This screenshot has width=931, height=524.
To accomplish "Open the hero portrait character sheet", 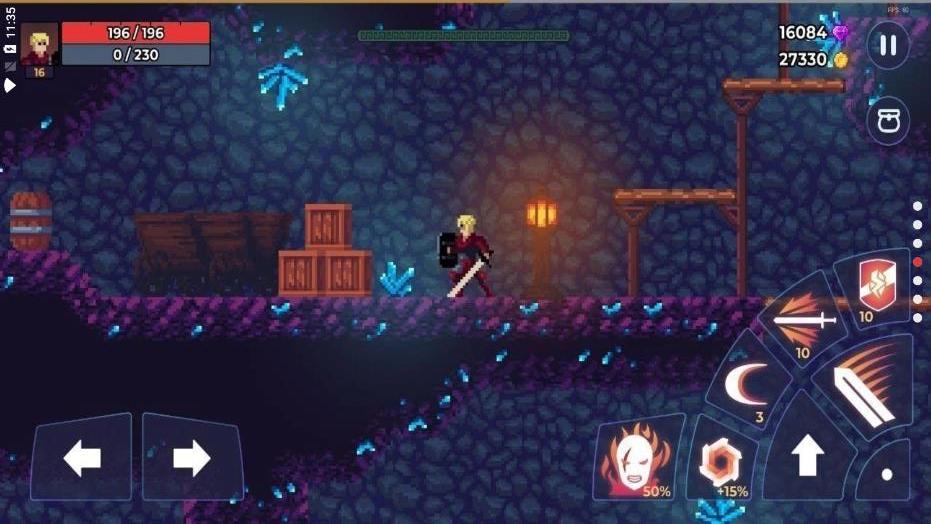I will 40,46.
